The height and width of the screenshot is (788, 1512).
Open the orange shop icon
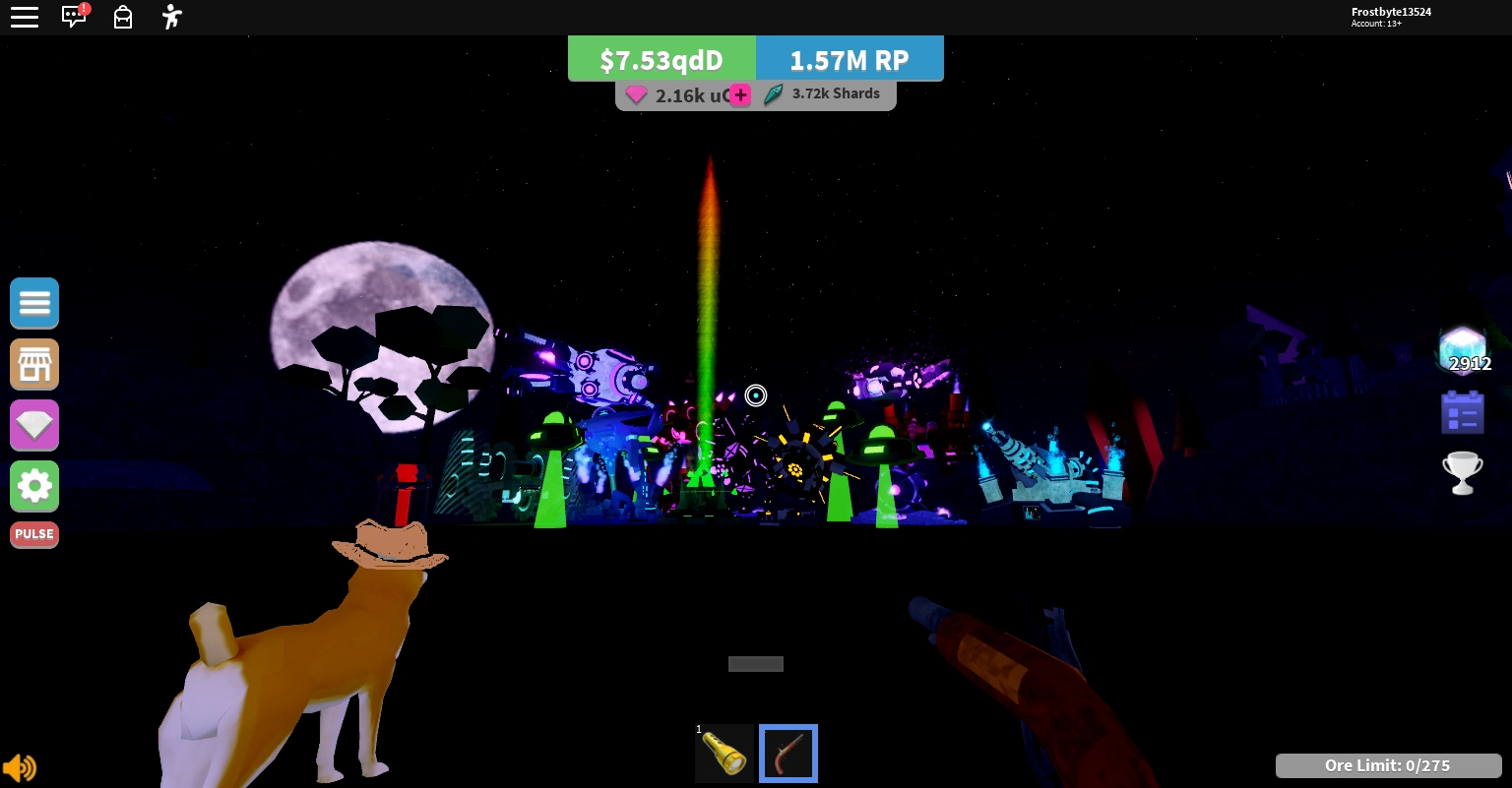pos(34,364)
